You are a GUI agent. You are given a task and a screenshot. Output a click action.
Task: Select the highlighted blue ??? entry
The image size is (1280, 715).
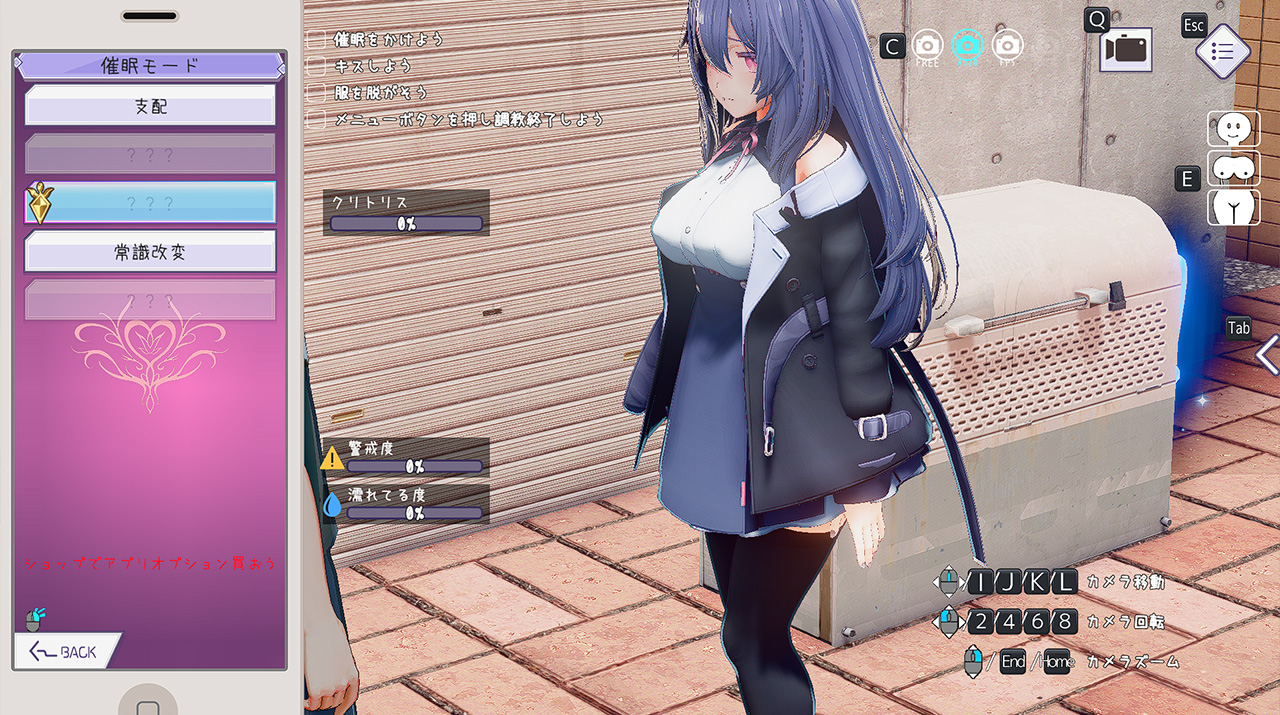tap(150, 203)
